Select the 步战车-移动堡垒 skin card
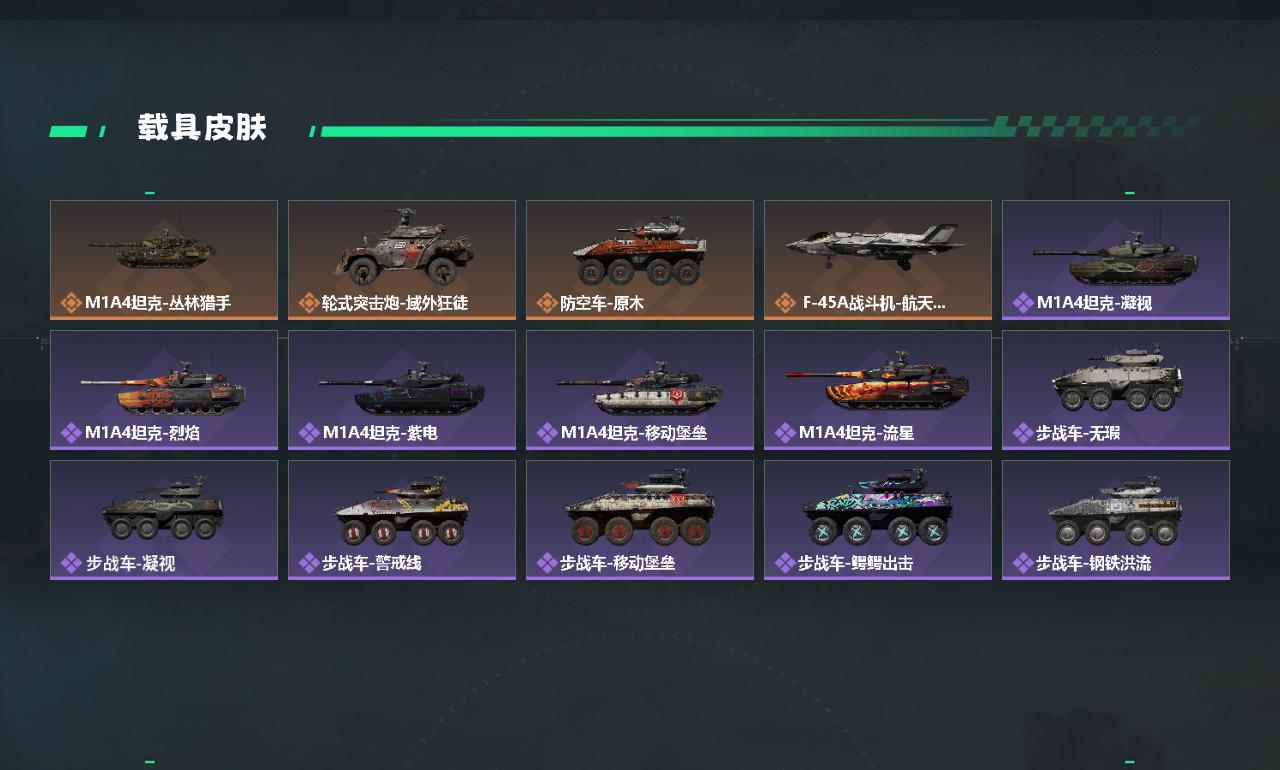 tap(640, 520)
